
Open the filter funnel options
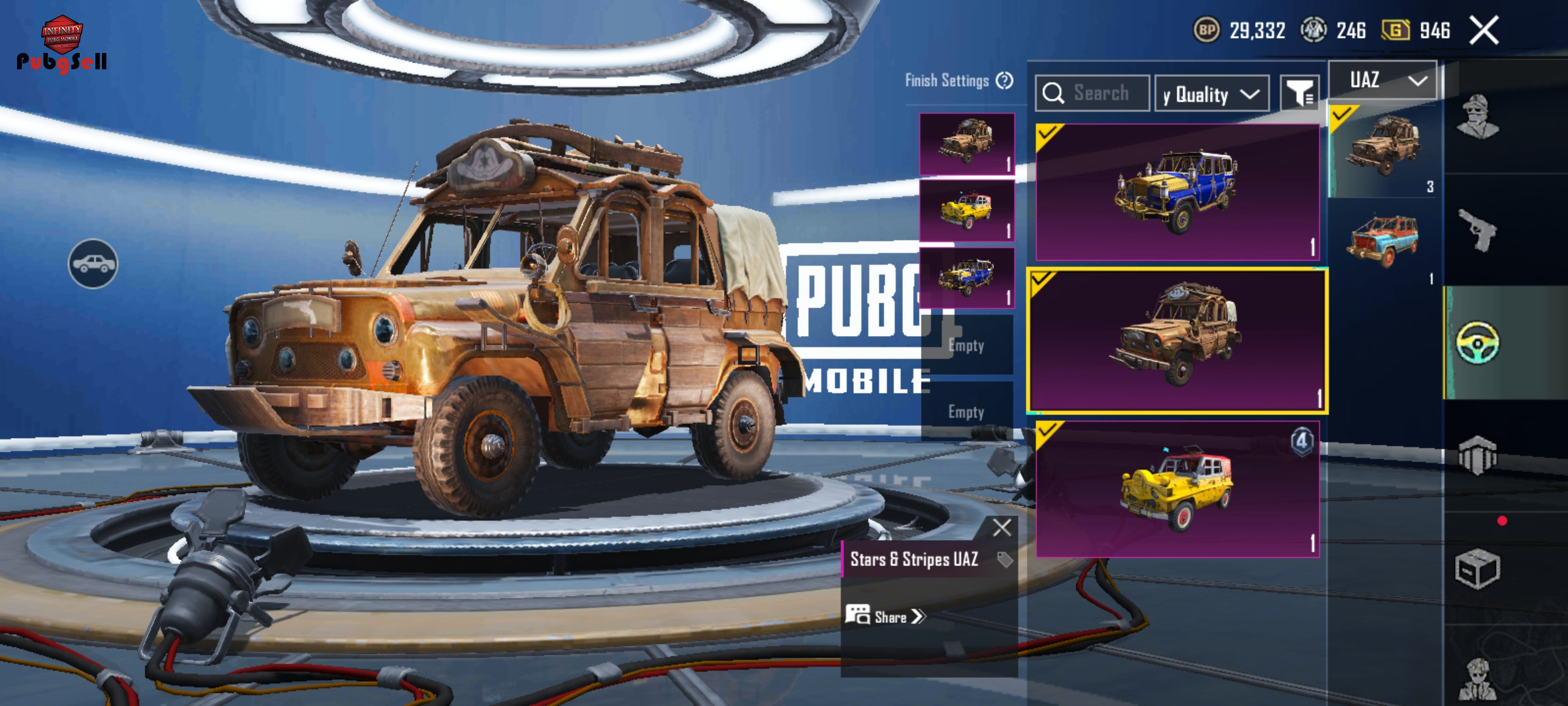pos(1299,93)
